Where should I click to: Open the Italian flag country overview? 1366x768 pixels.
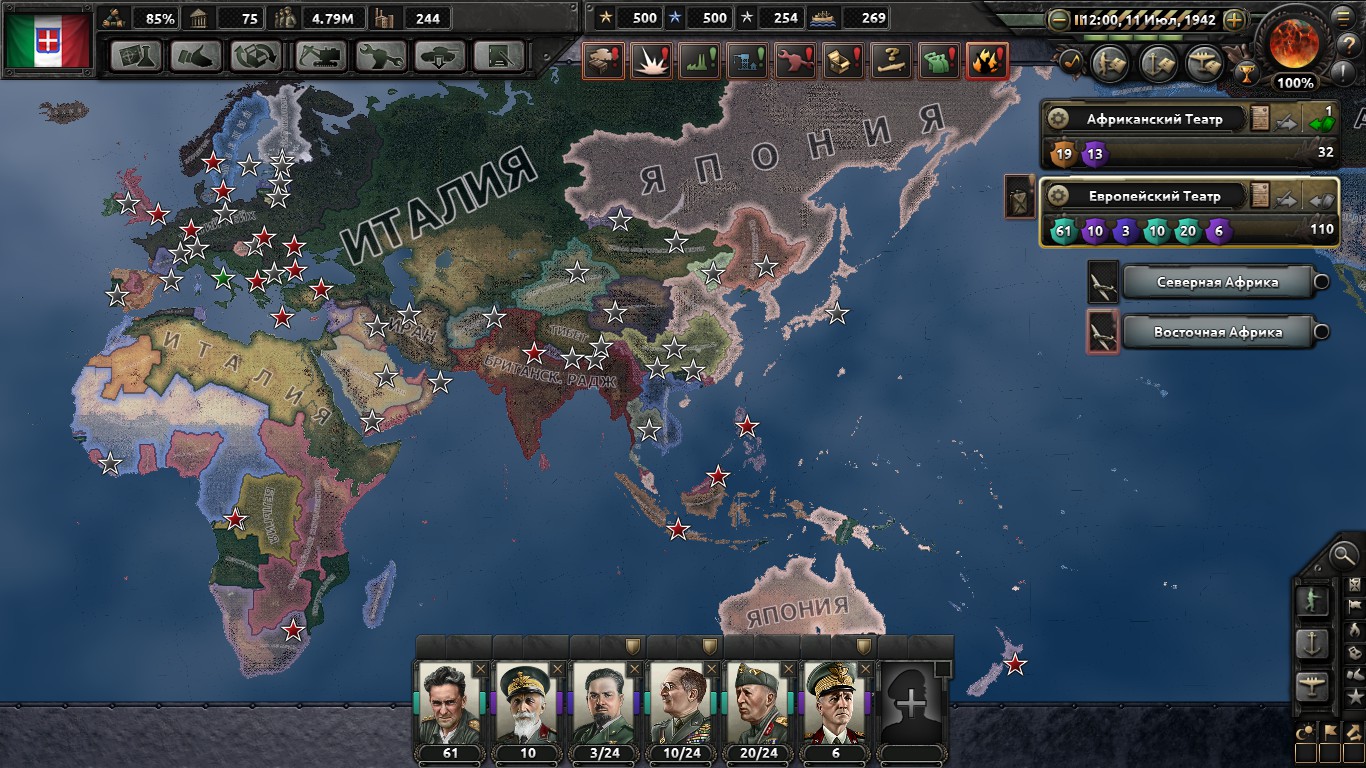[47, 39]
